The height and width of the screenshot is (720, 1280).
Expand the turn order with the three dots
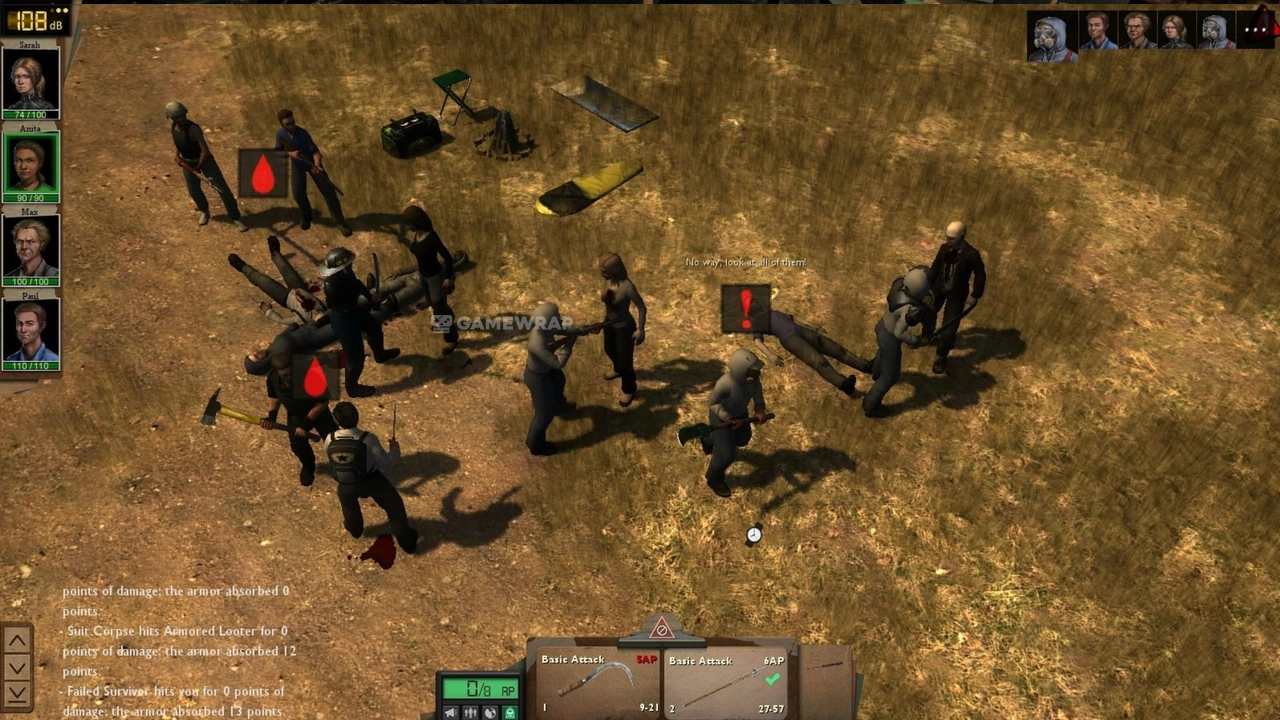(x=1255, y=31)
